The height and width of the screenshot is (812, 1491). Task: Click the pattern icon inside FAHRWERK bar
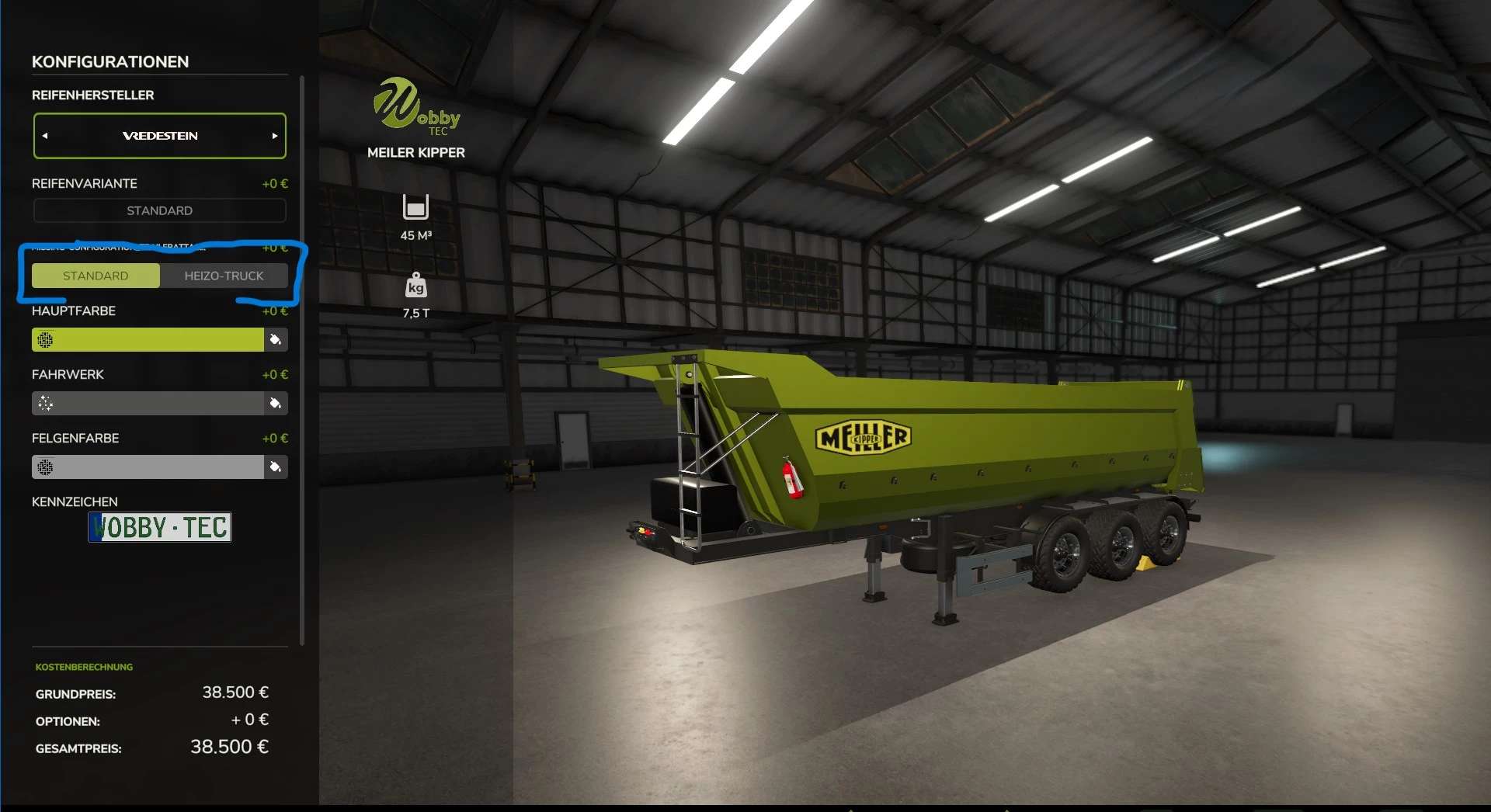47,403
